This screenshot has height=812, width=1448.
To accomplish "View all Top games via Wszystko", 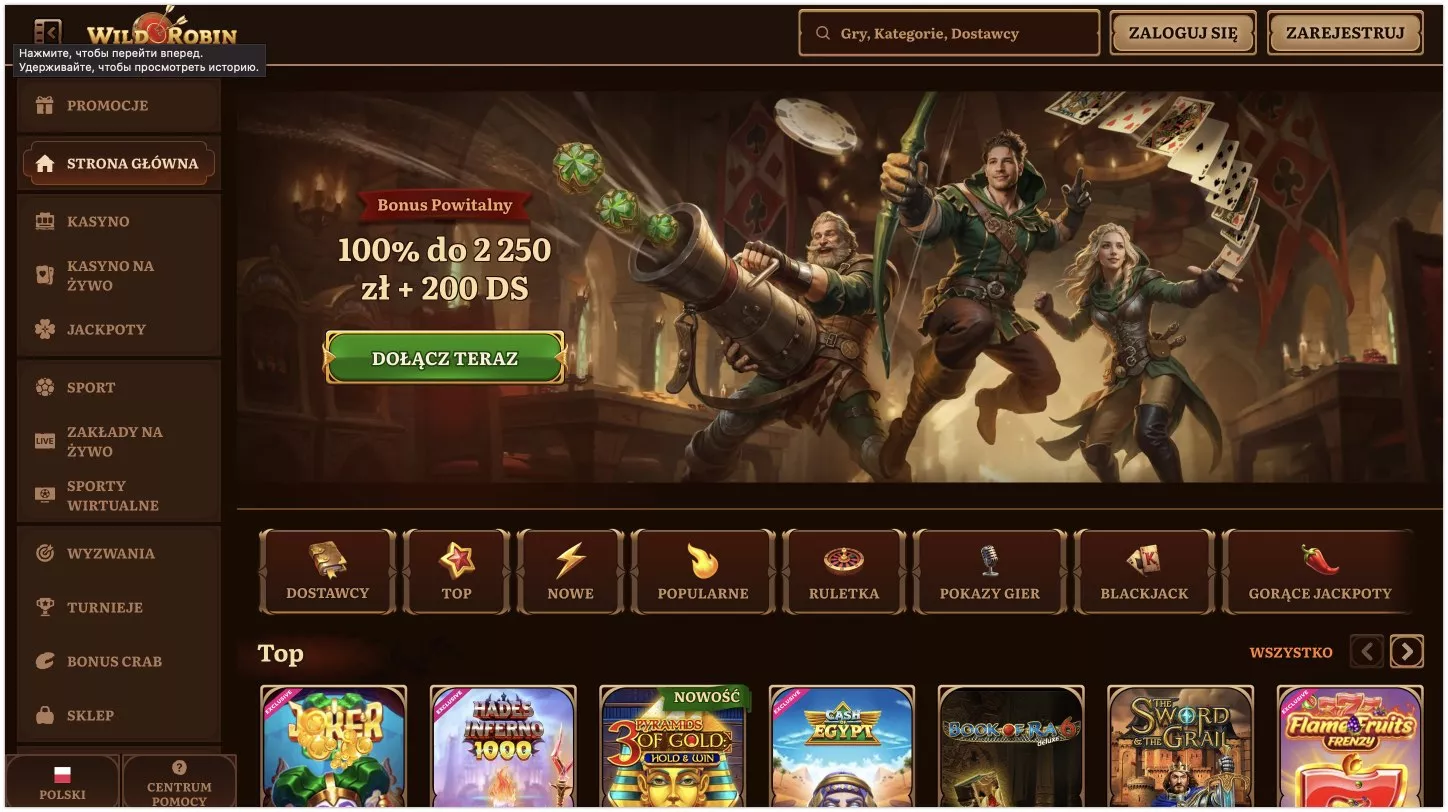I will click(1291, 653).
